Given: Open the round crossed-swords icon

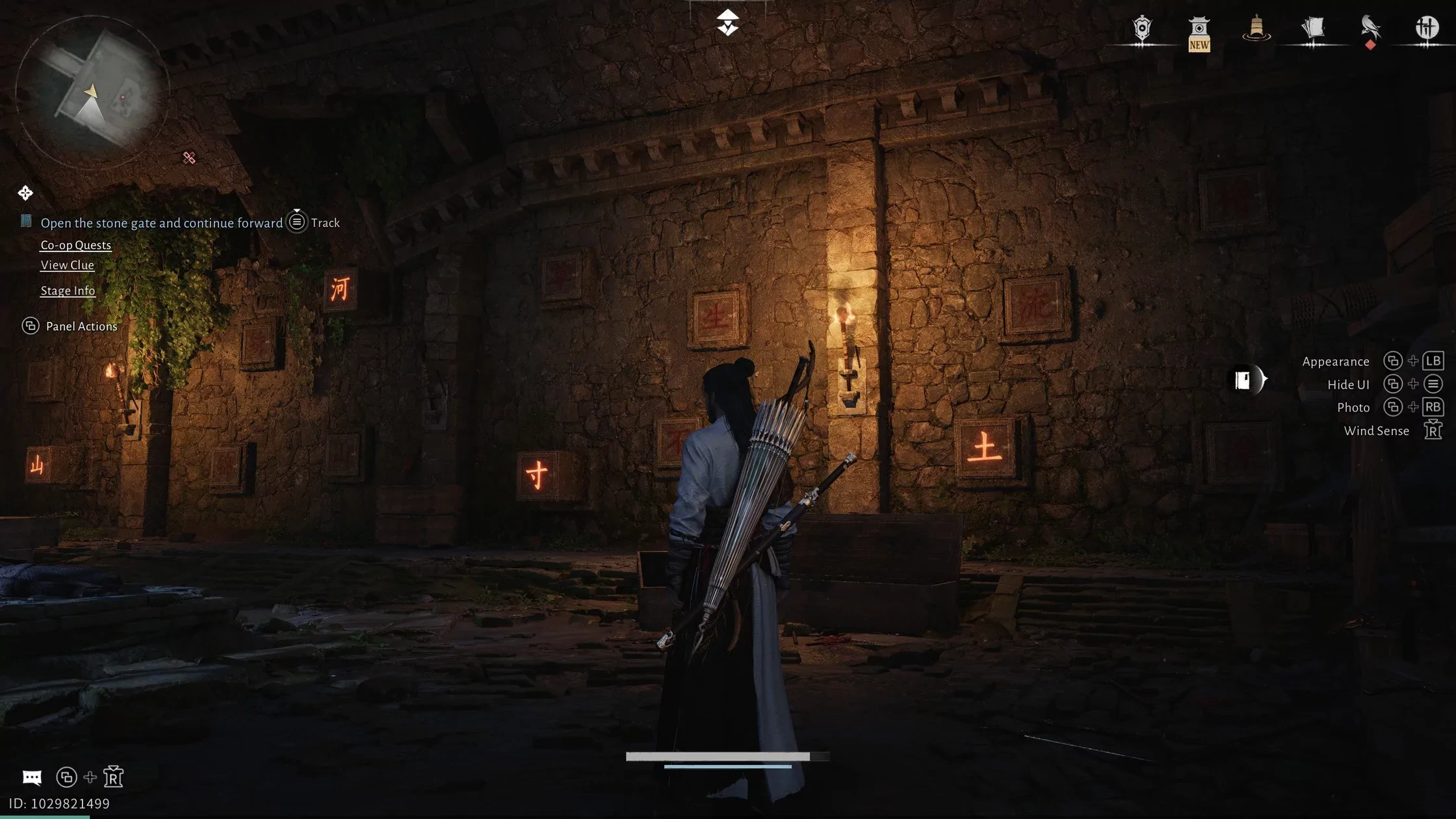Looking at the screenshot, I should point(1427,29).
